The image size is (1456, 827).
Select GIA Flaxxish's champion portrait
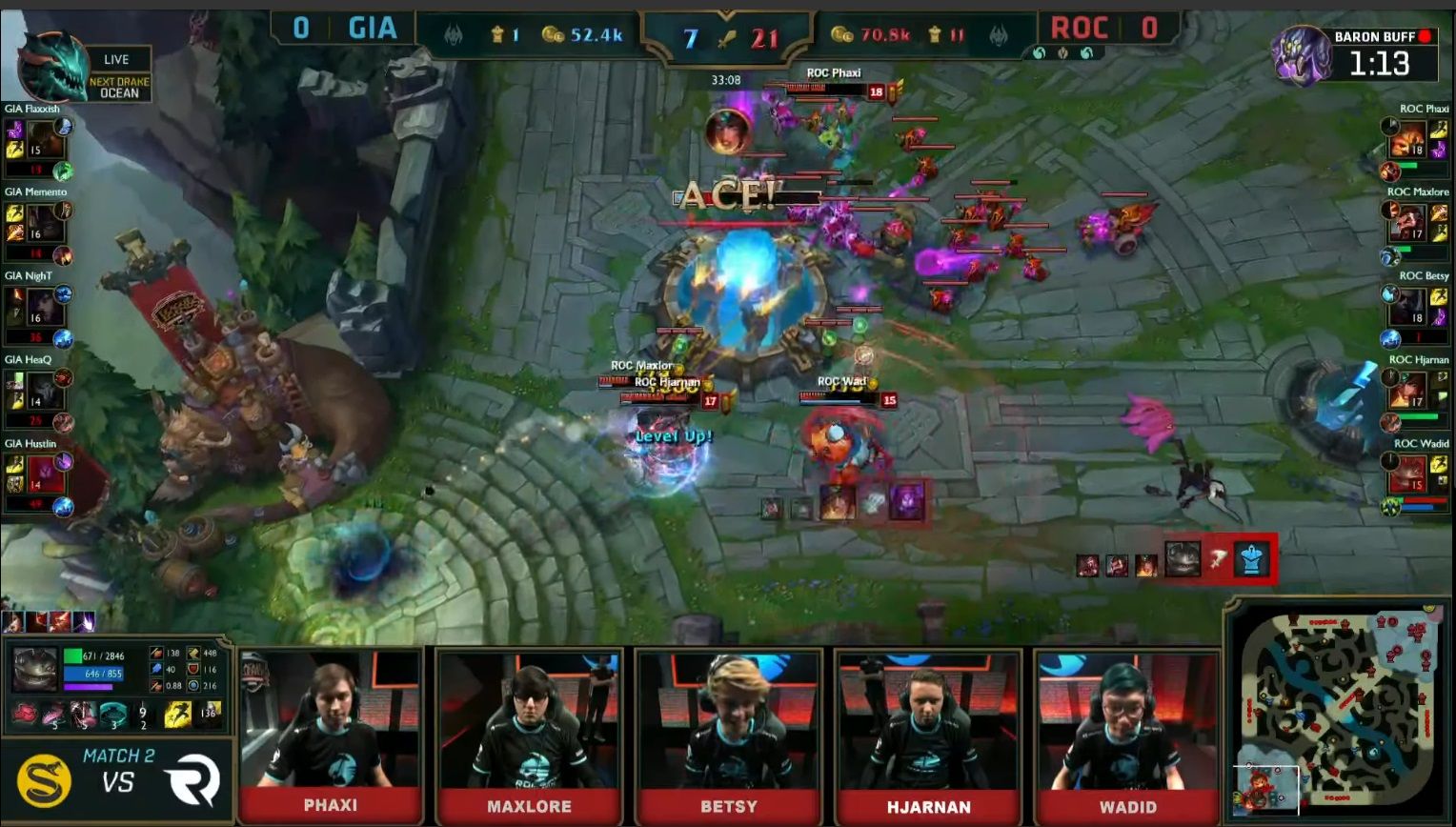44,141
